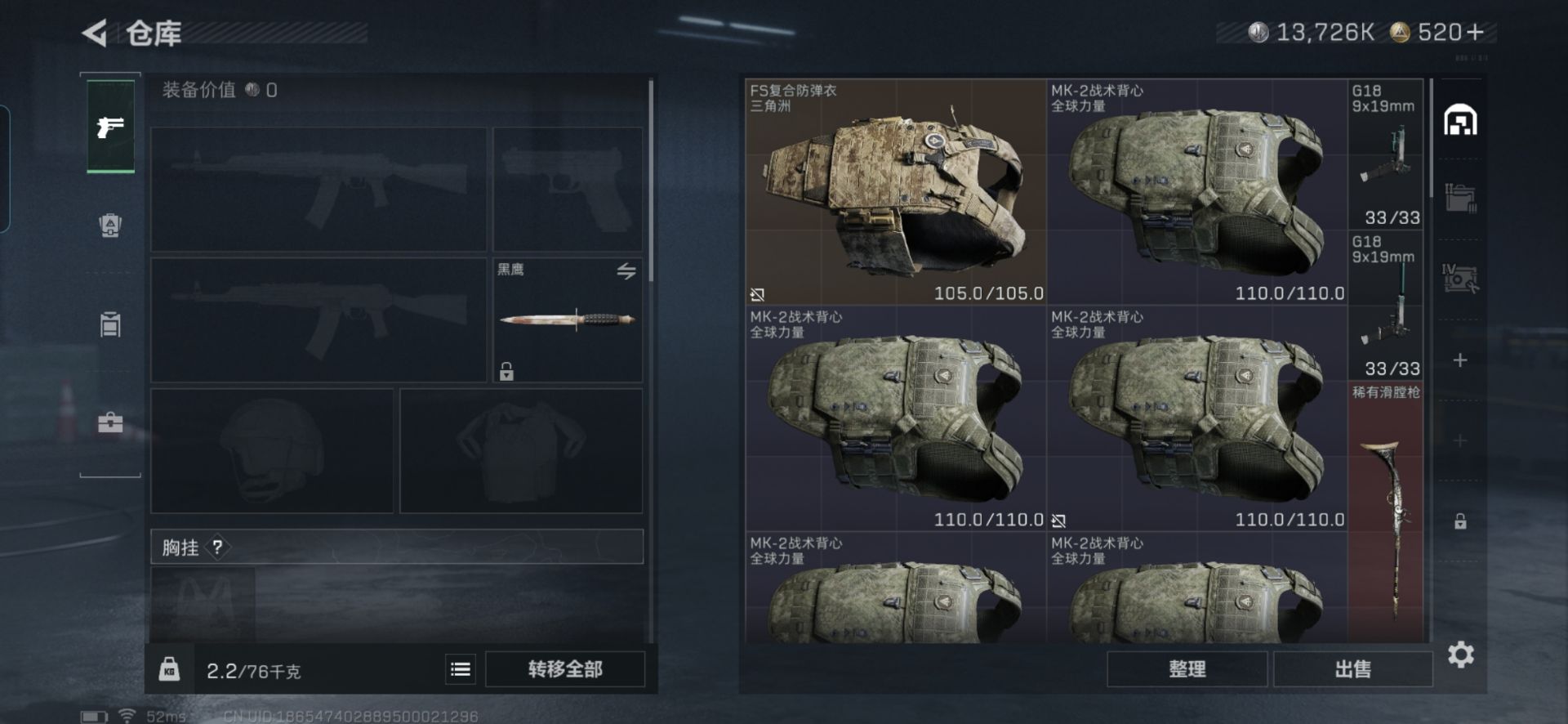Sort the stash with 整理

(1187, 669)
